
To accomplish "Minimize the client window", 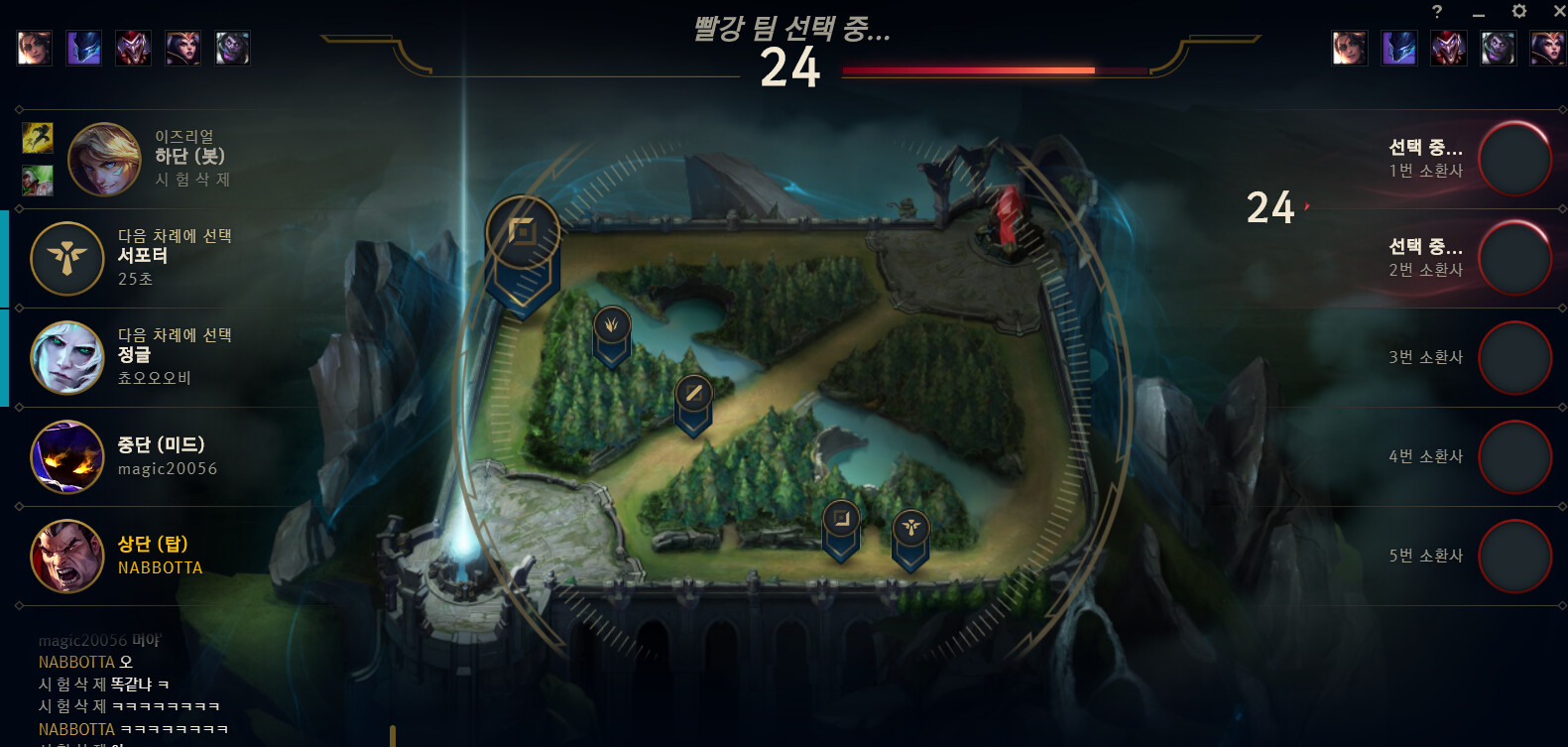I will point(1479,14).
